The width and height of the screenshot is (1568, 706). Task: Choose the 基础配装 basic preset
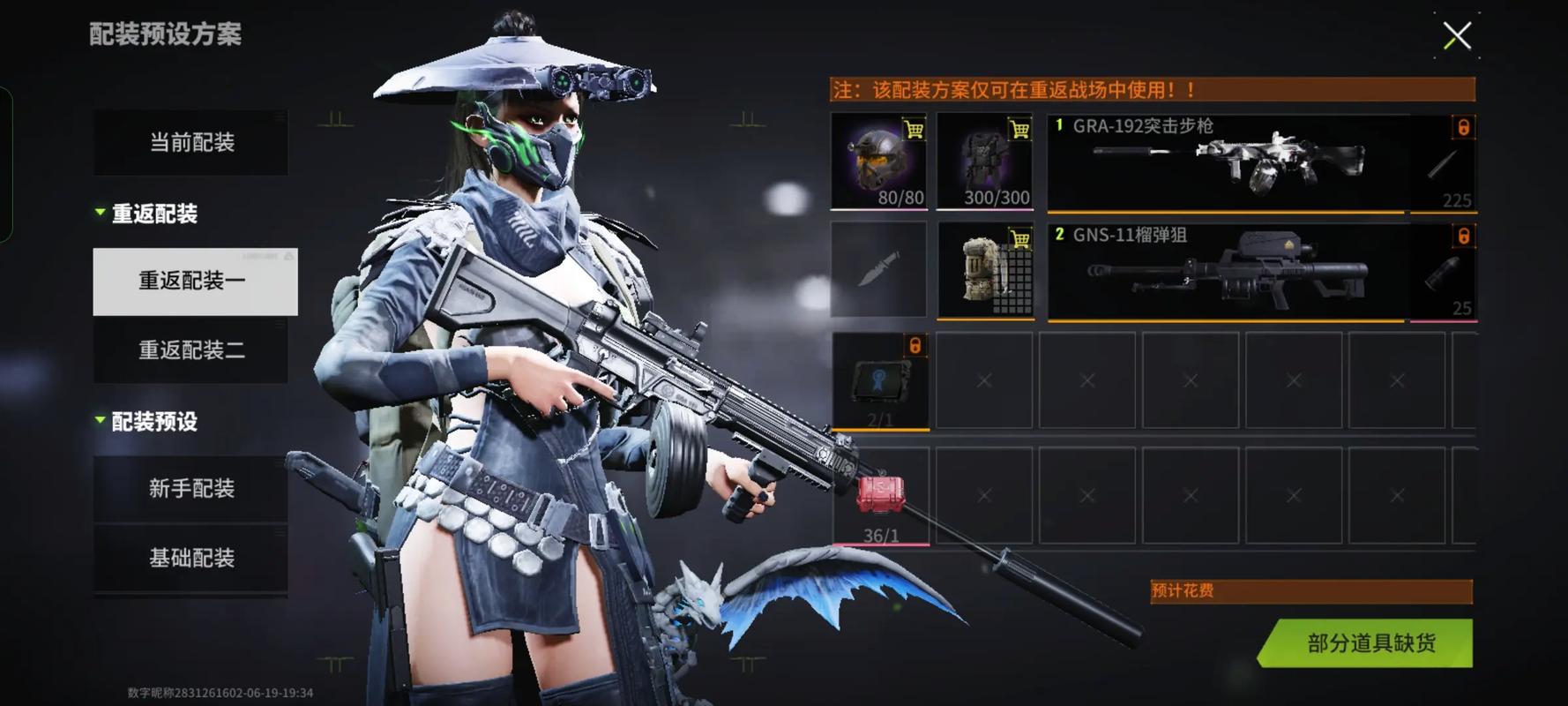click(191, 559)
